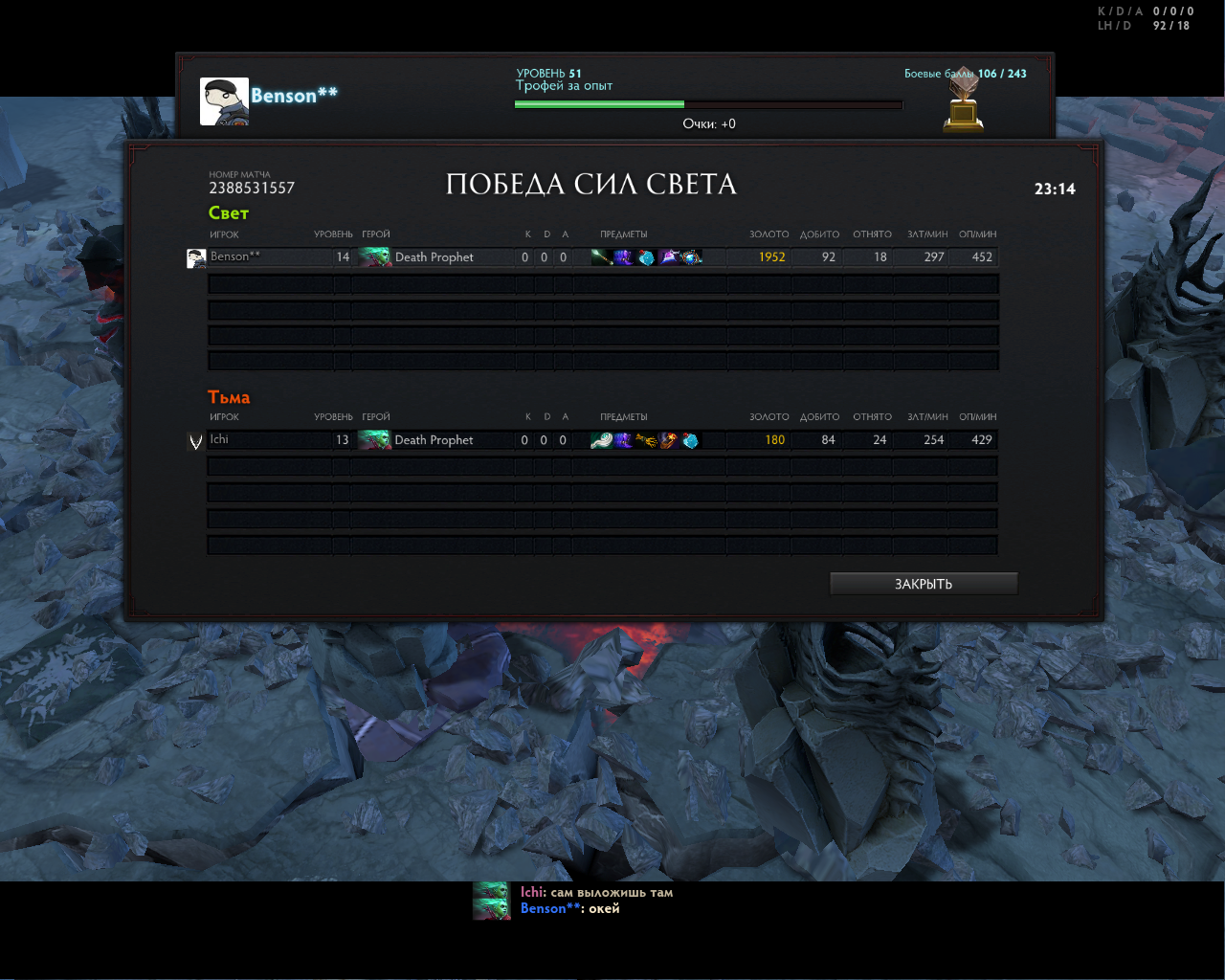This screenshot has width=1225, height=980.
Task: Open Benson** profile avatar in header
Action: [x=224, y=101]
